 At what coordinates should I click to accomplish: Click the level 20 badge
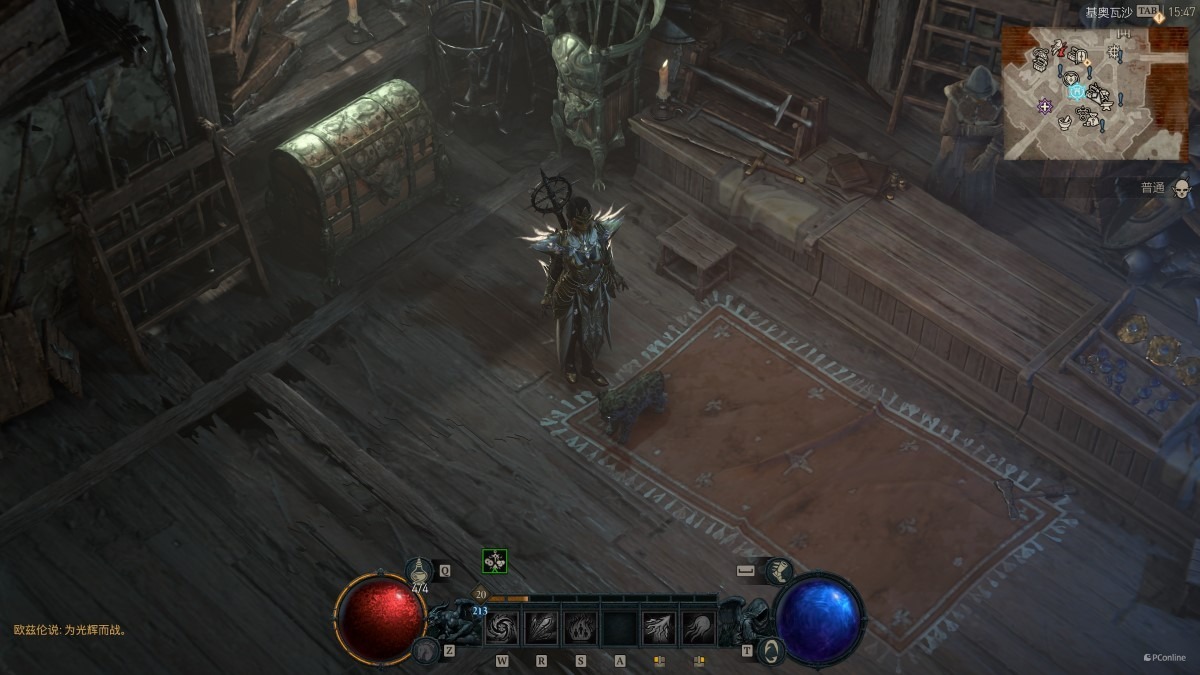pyautogui.click(x=480, y=594)
